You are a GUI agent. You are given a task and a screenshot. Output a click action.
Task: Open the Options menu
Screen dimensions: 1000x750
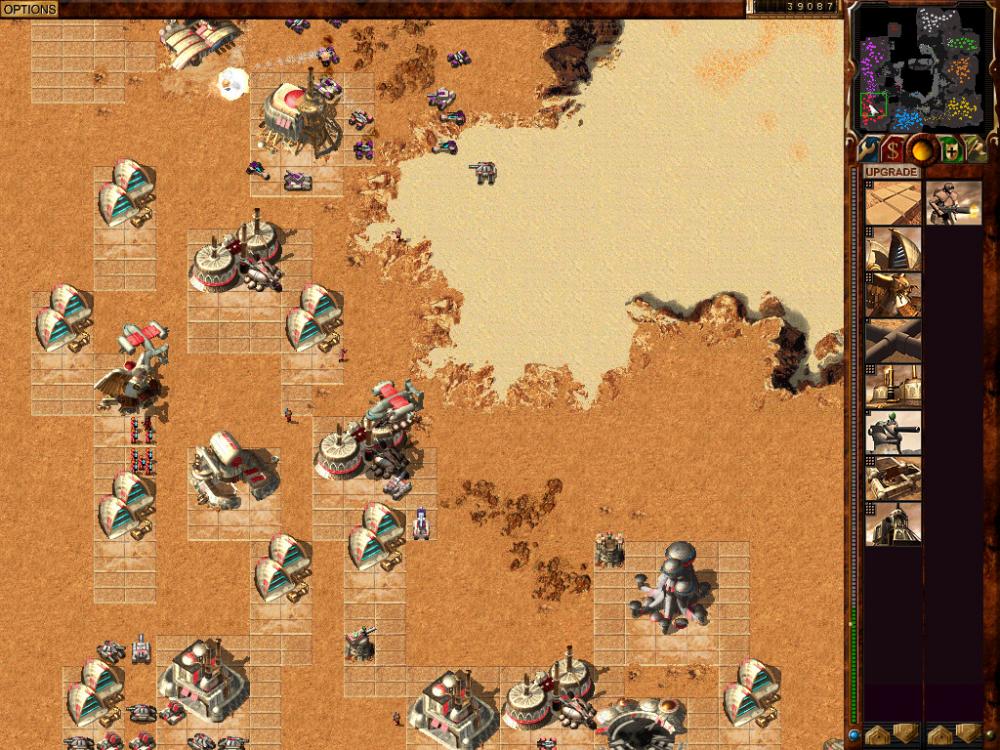click(x=29, y=9)
